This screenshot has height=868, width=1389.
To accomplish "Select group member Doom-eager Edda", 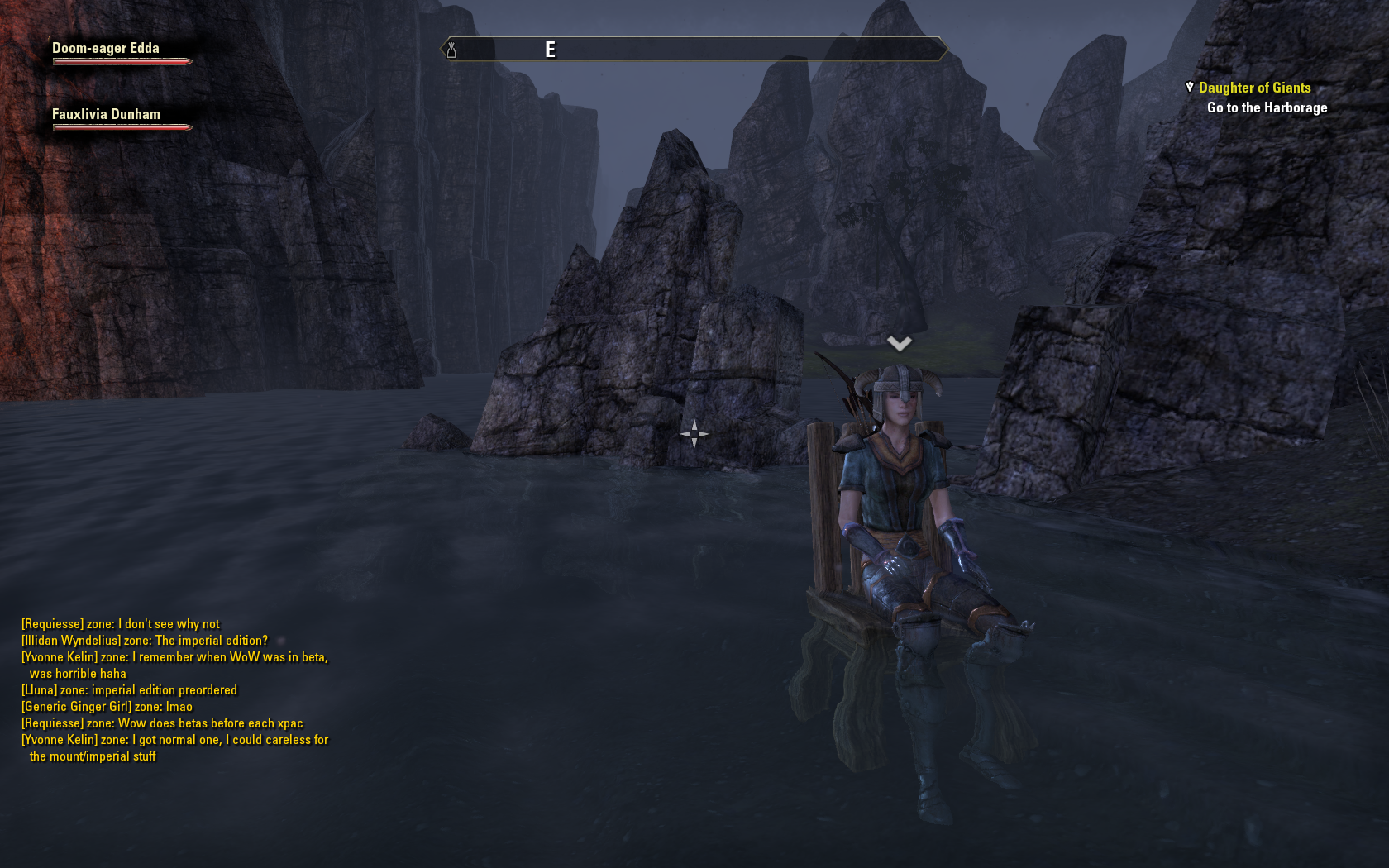I will [x=106, y=49].
